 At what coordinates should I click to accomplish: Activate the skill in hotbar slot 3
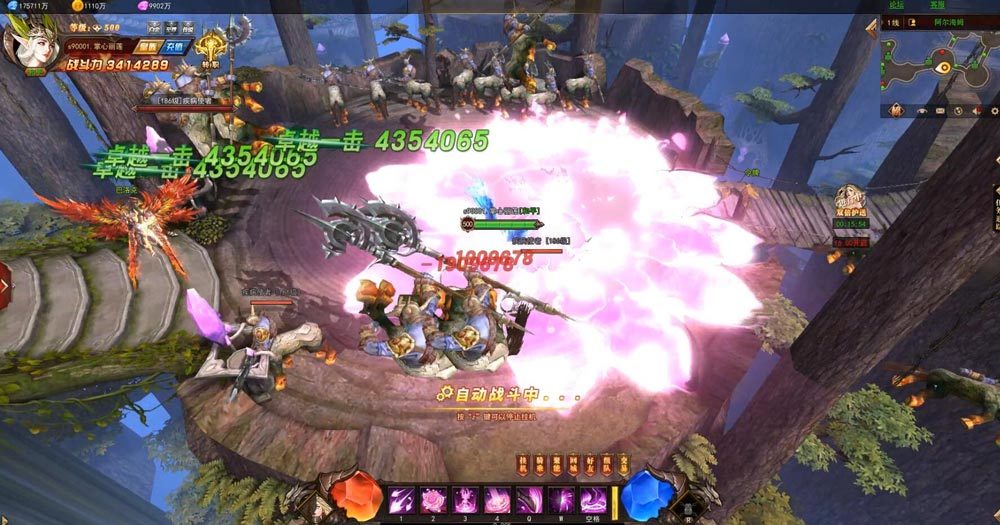coord(465,498)
